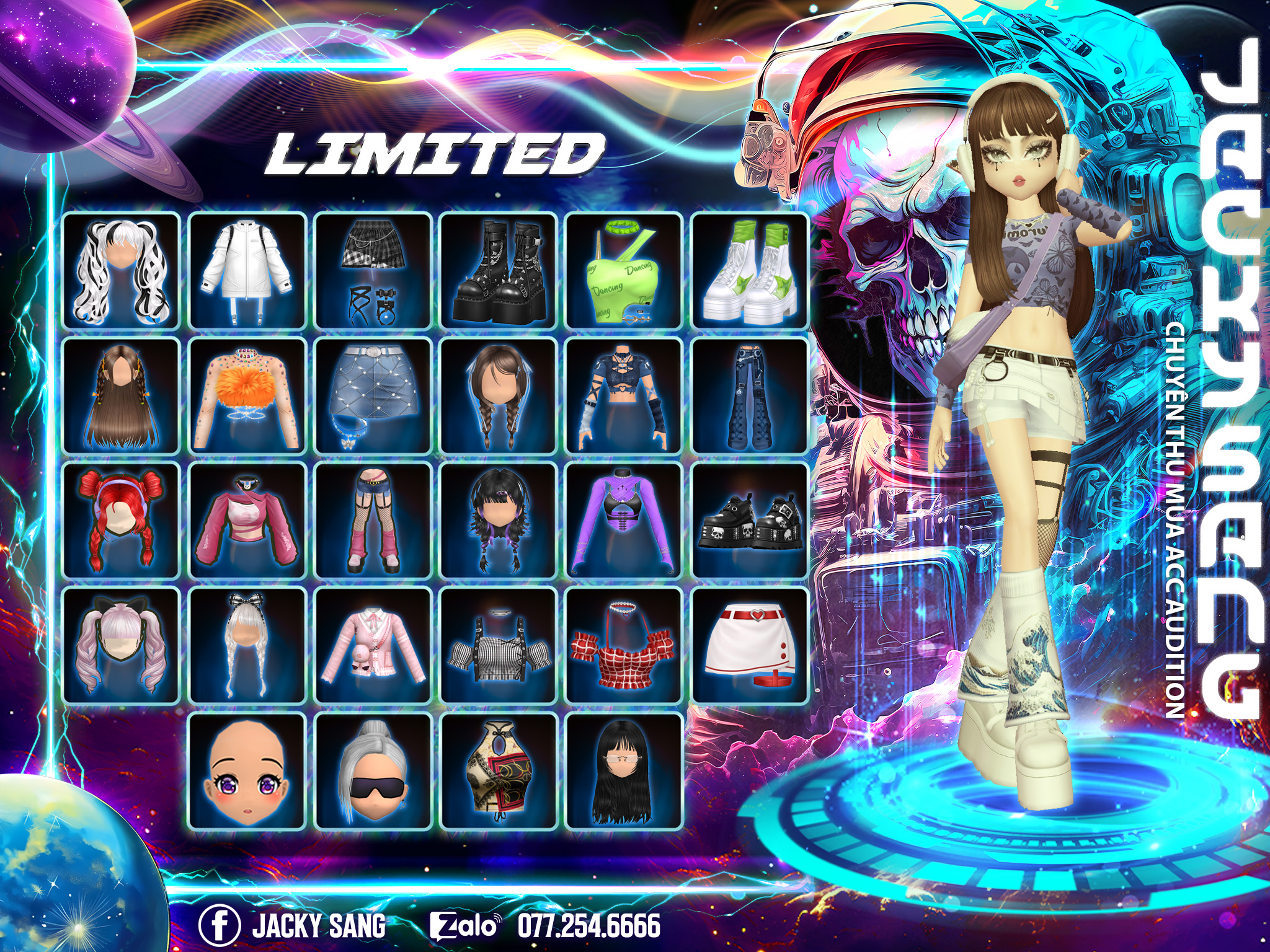Select the long black hair with glasses
The width and height of the screenshot is (1270, 952).
[624, 772]
